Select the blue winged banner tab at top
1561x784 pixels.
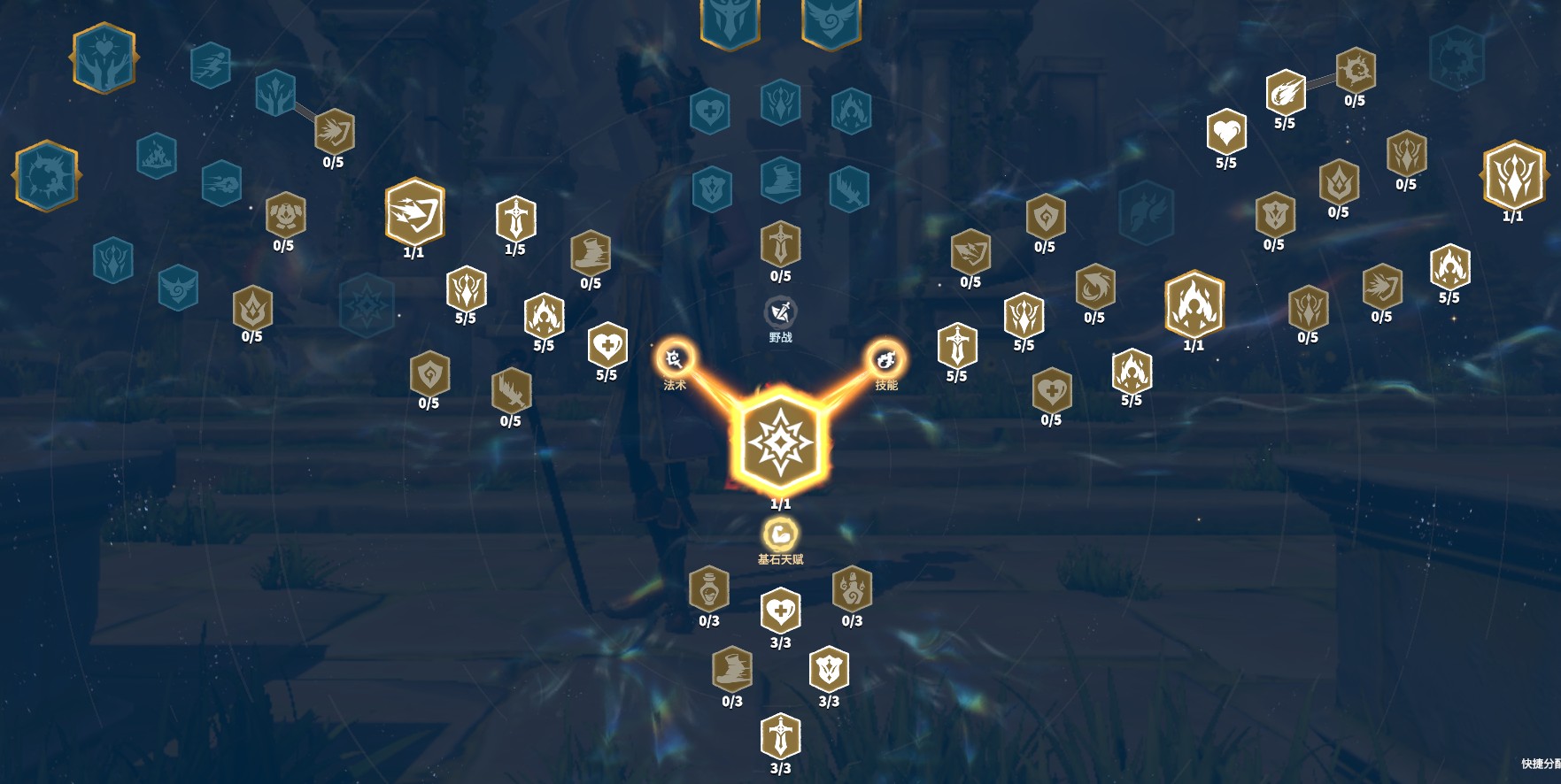[x=831, y=21]
